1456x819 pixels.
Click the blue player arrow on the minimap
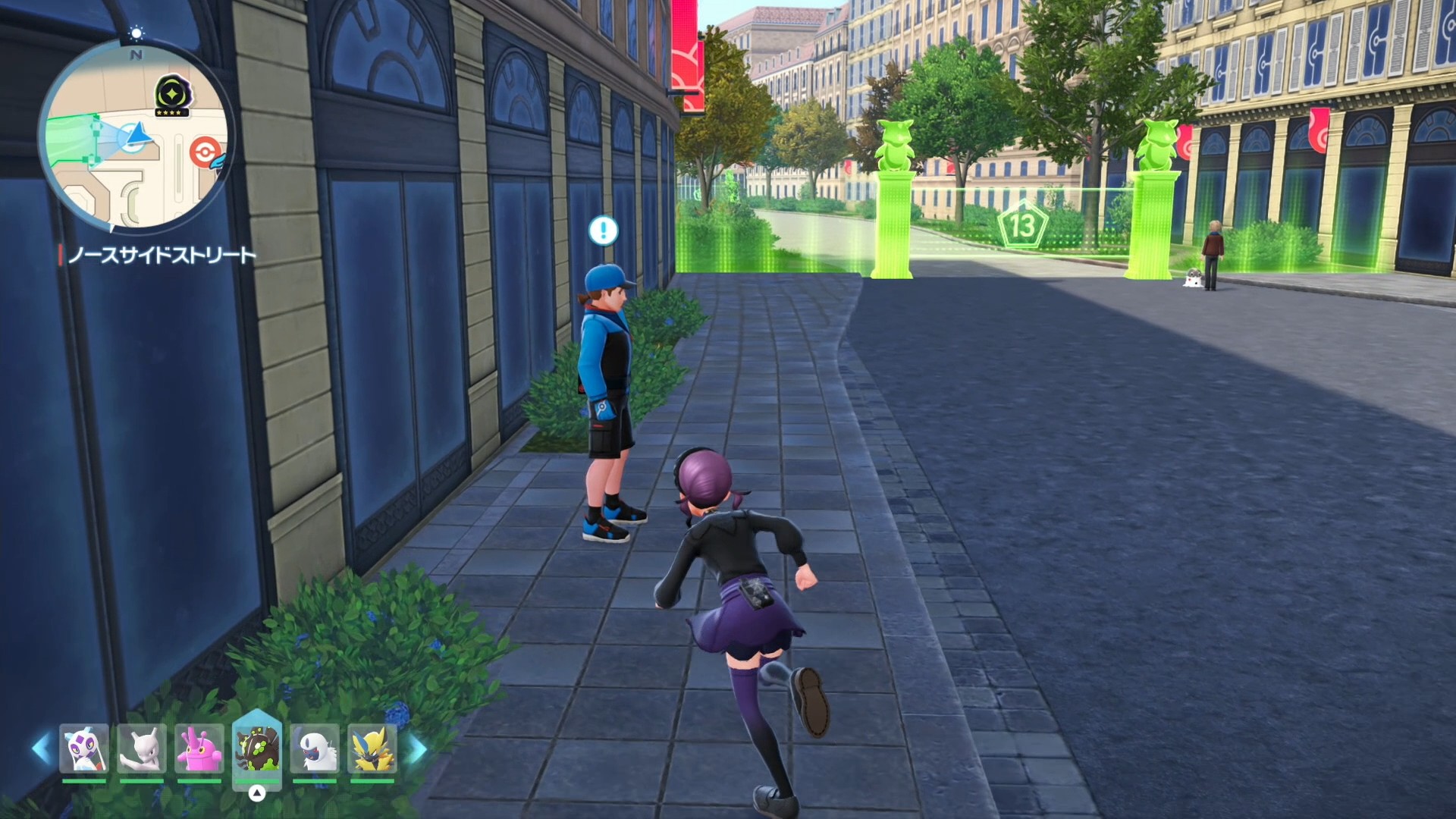point(138,134)
